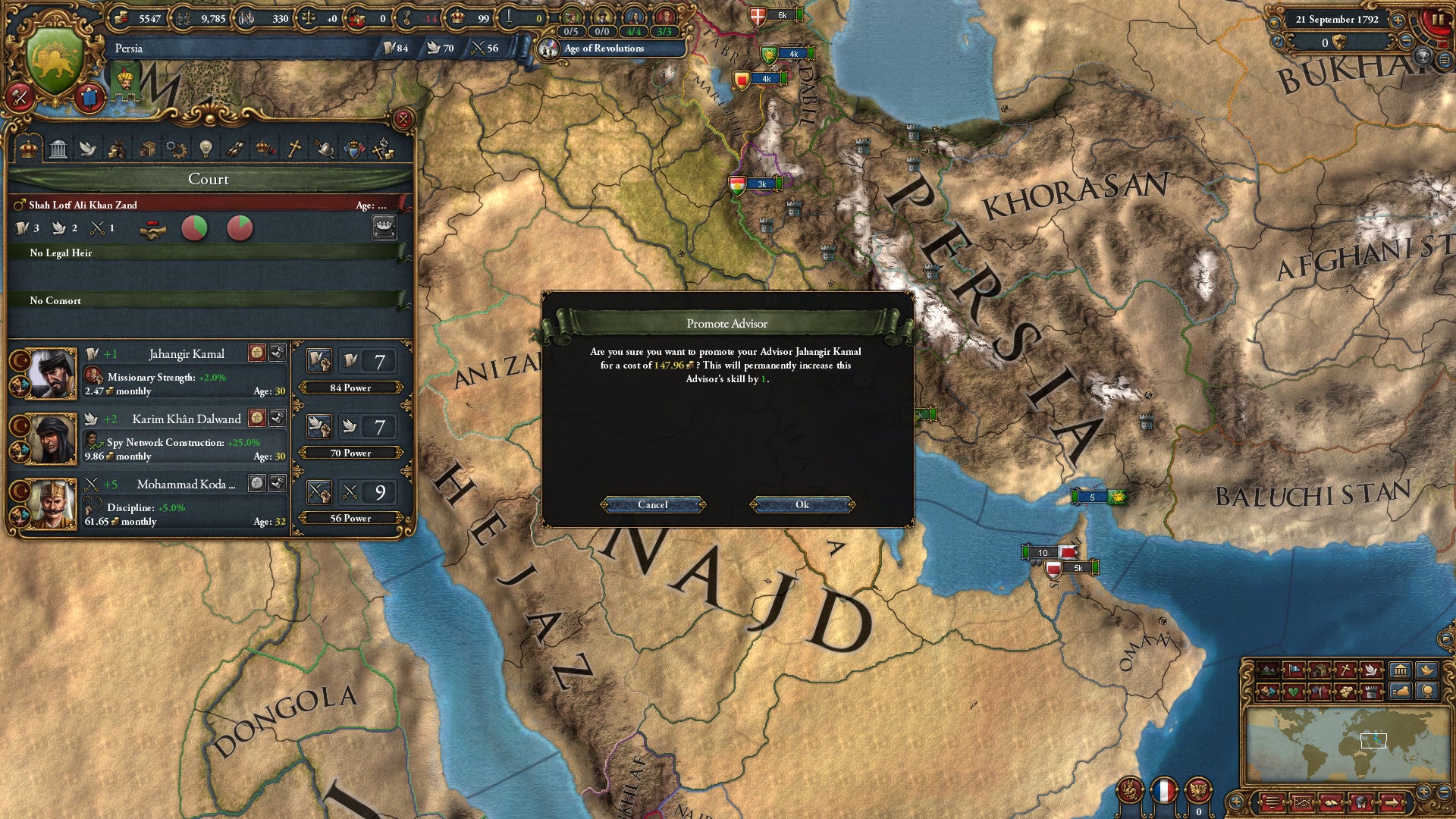This screenshot has height=819, width=1456.
Task: Switch to religious mapmode via cross icon
Action: (x=1345, y=670)
